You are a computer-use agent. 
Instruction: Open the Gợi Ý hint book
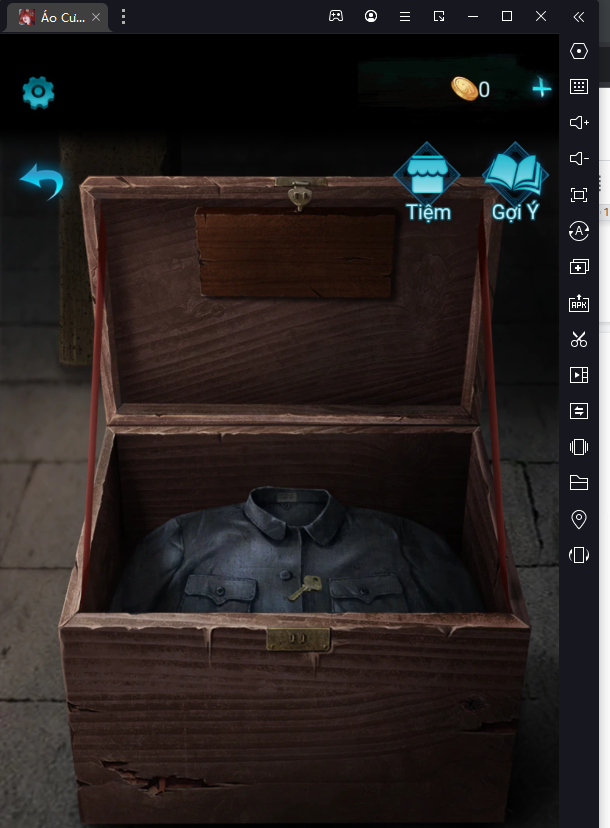click(515, 181)
